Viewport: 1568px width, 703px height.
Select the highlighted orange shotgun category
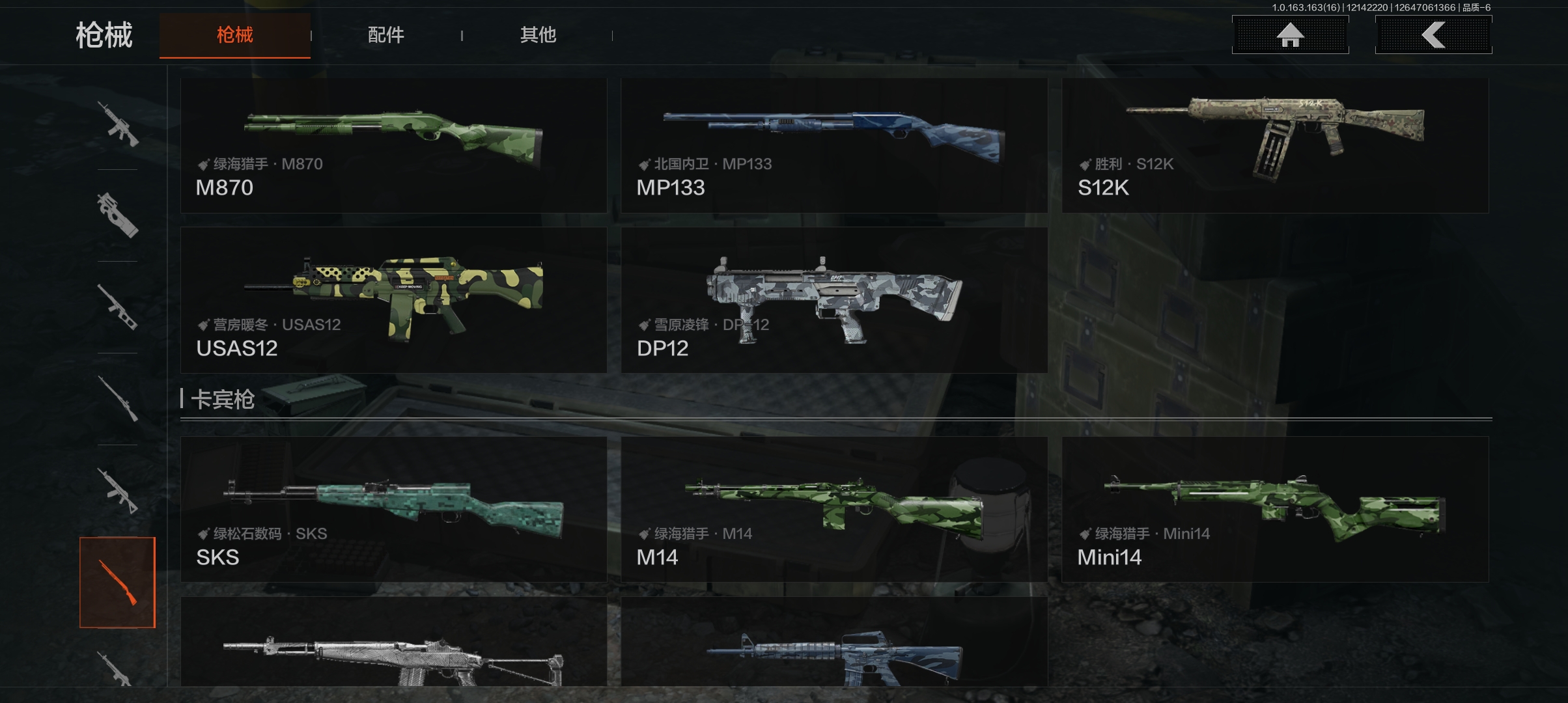[117, 582]
